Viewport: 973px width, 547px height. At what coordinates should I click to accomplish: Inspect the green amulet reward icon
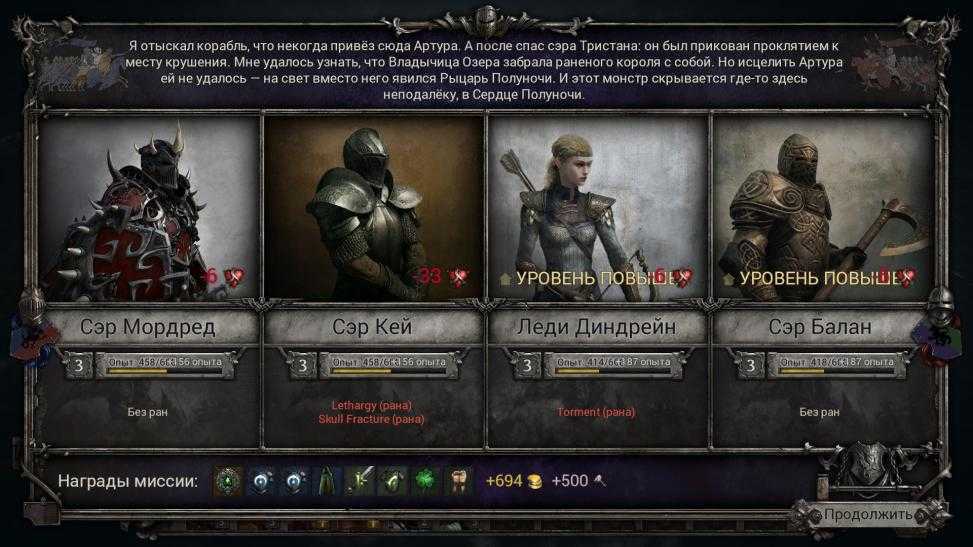[229, 481]
